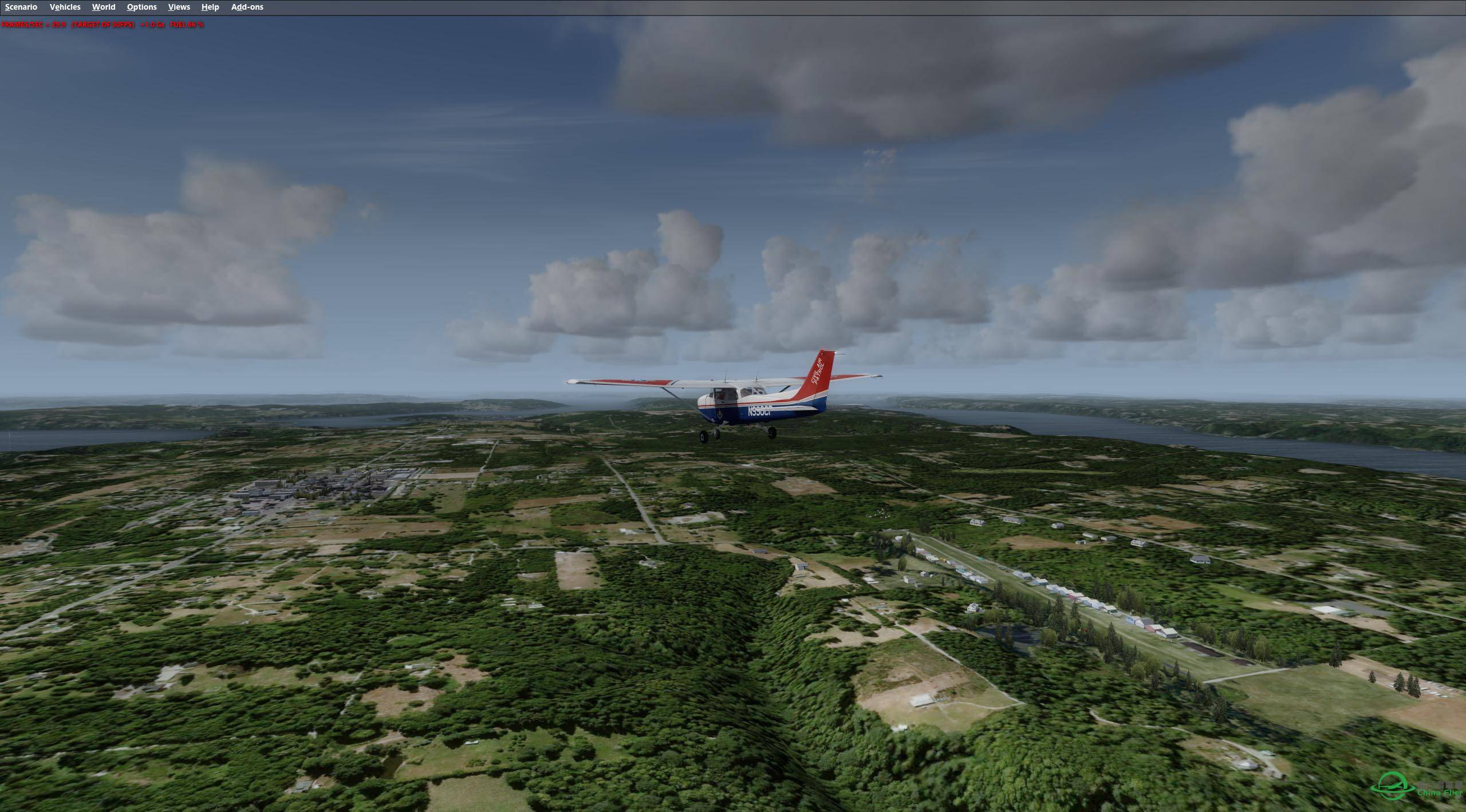Open the Scenario menu
Screen dimensions: 1466x812
[x=21, y=7]
